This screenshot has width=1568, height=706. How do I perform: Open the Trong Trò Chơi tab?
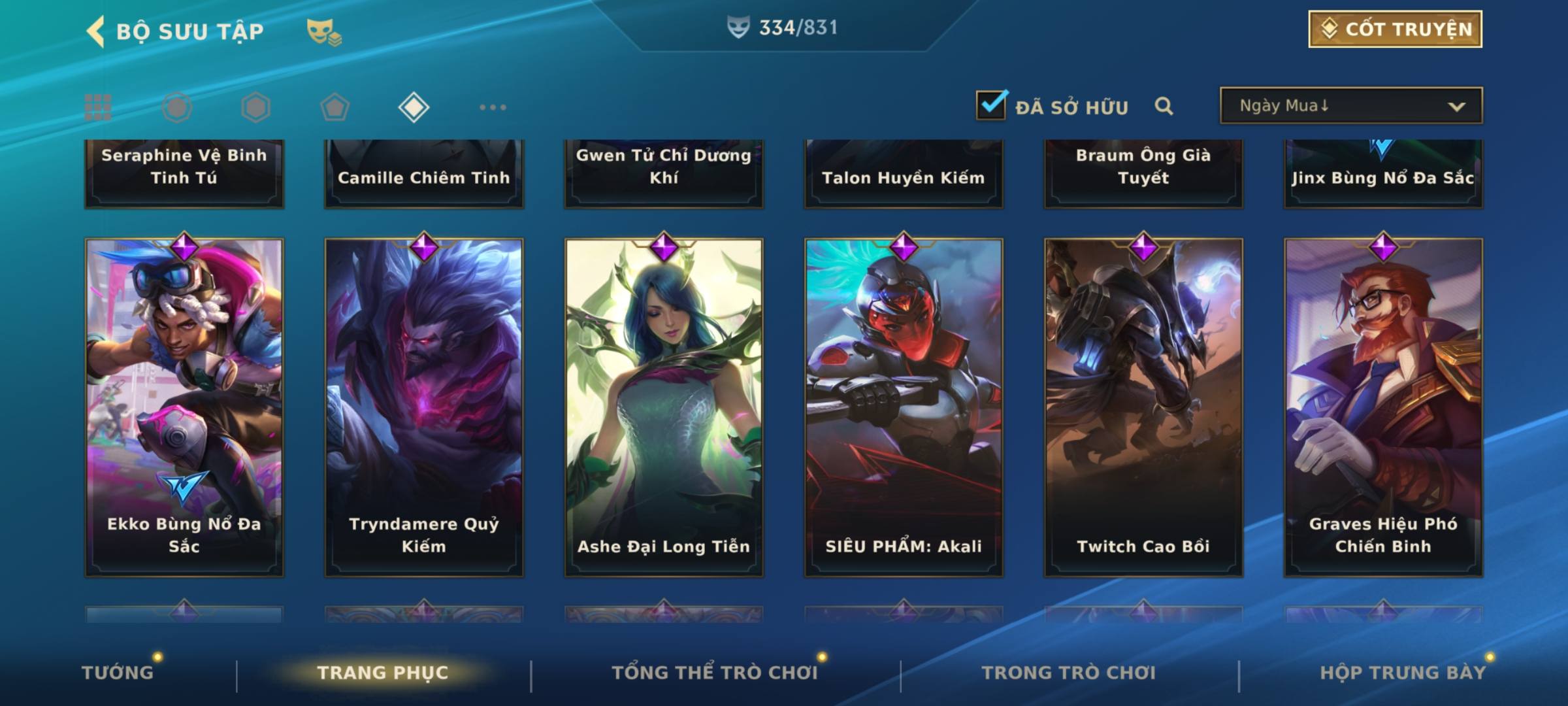point(1069,673)
